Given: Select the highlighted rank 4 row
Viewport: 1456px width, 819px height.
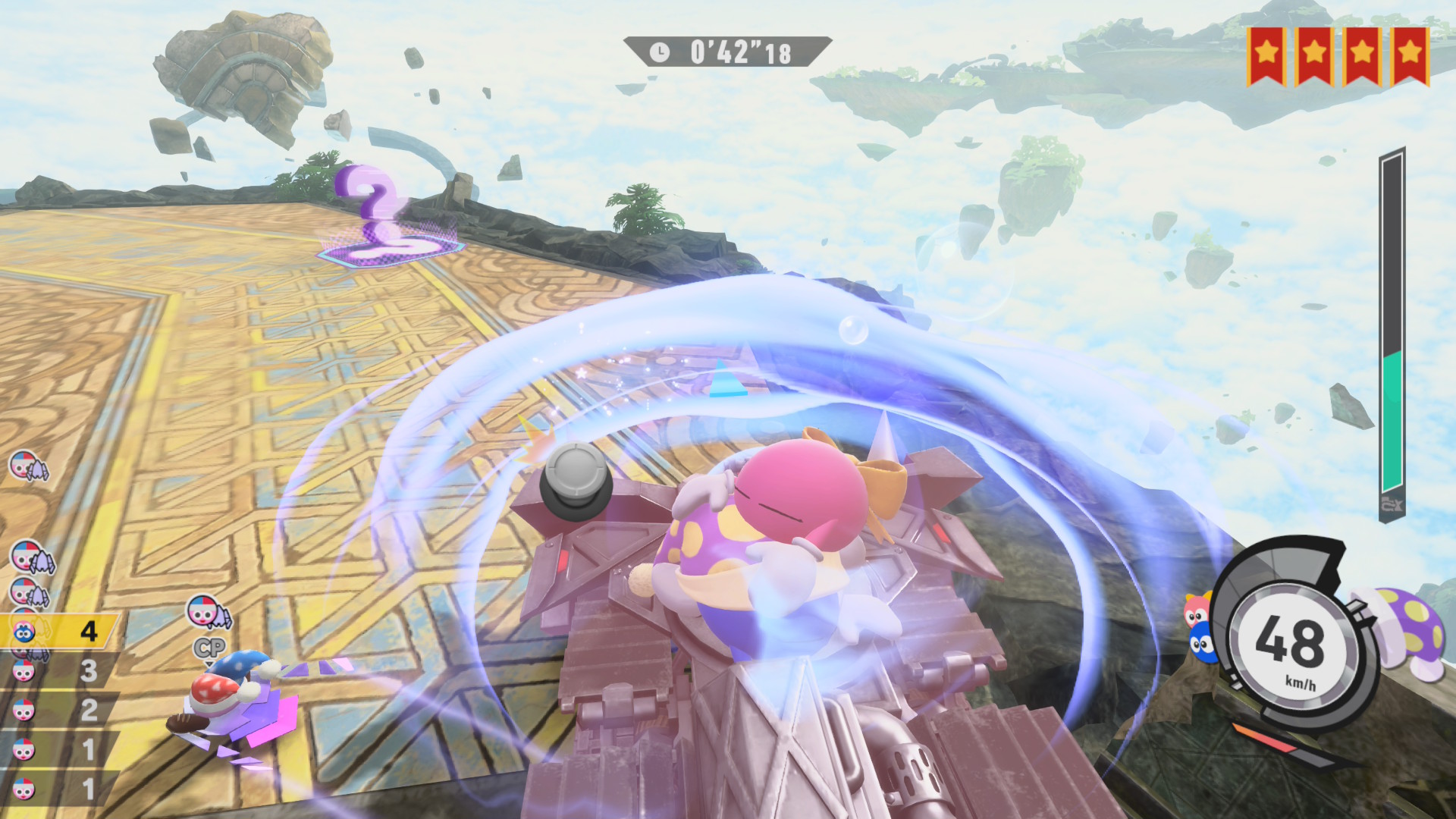Looking at the screenshot, I should coord(59,631).
